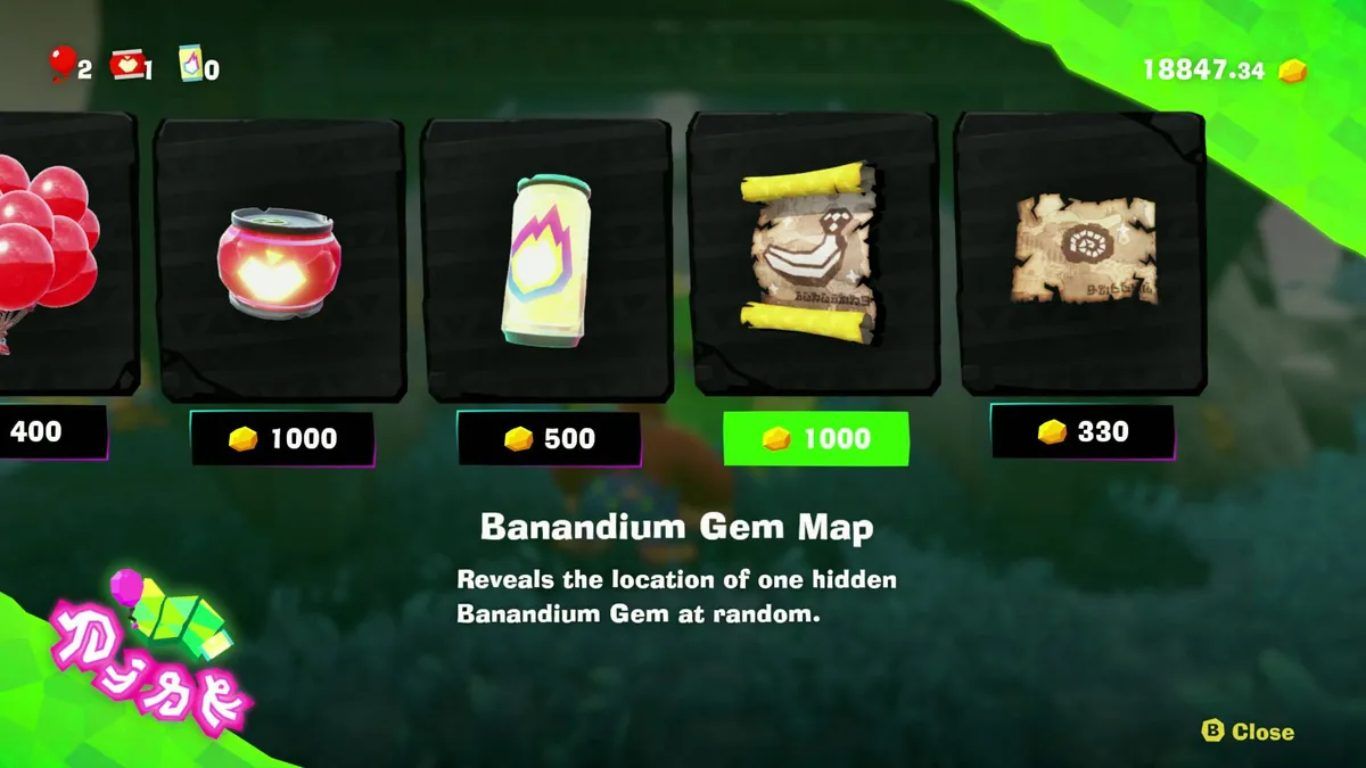This screenshot has width=1366, height=768.
Task: Select the yellow flame drink can
Action: (x=546, y=259)
